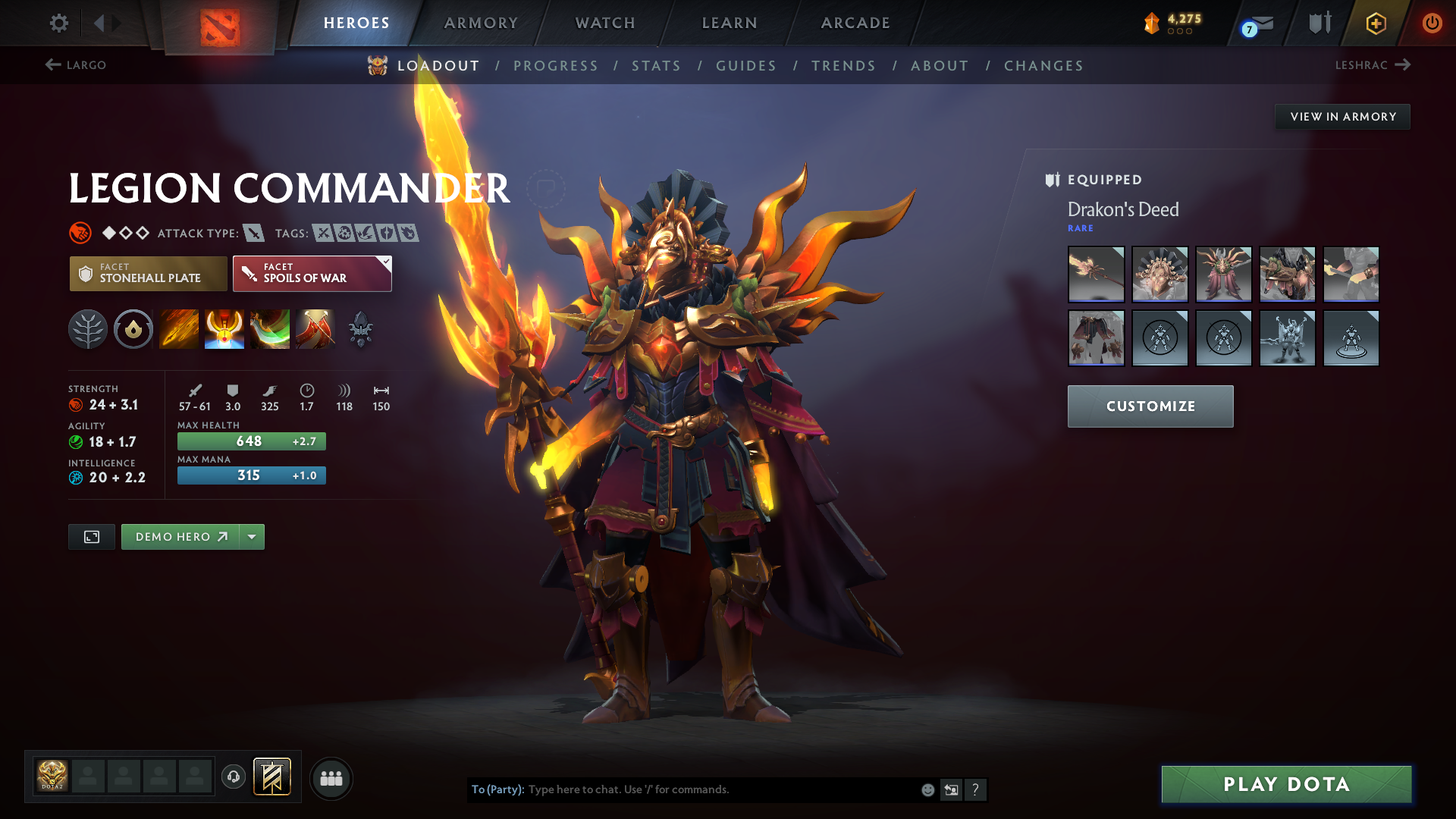Click the settings gear icon
The width and height of the screenshot is (1456, 819).
(58, 23)
